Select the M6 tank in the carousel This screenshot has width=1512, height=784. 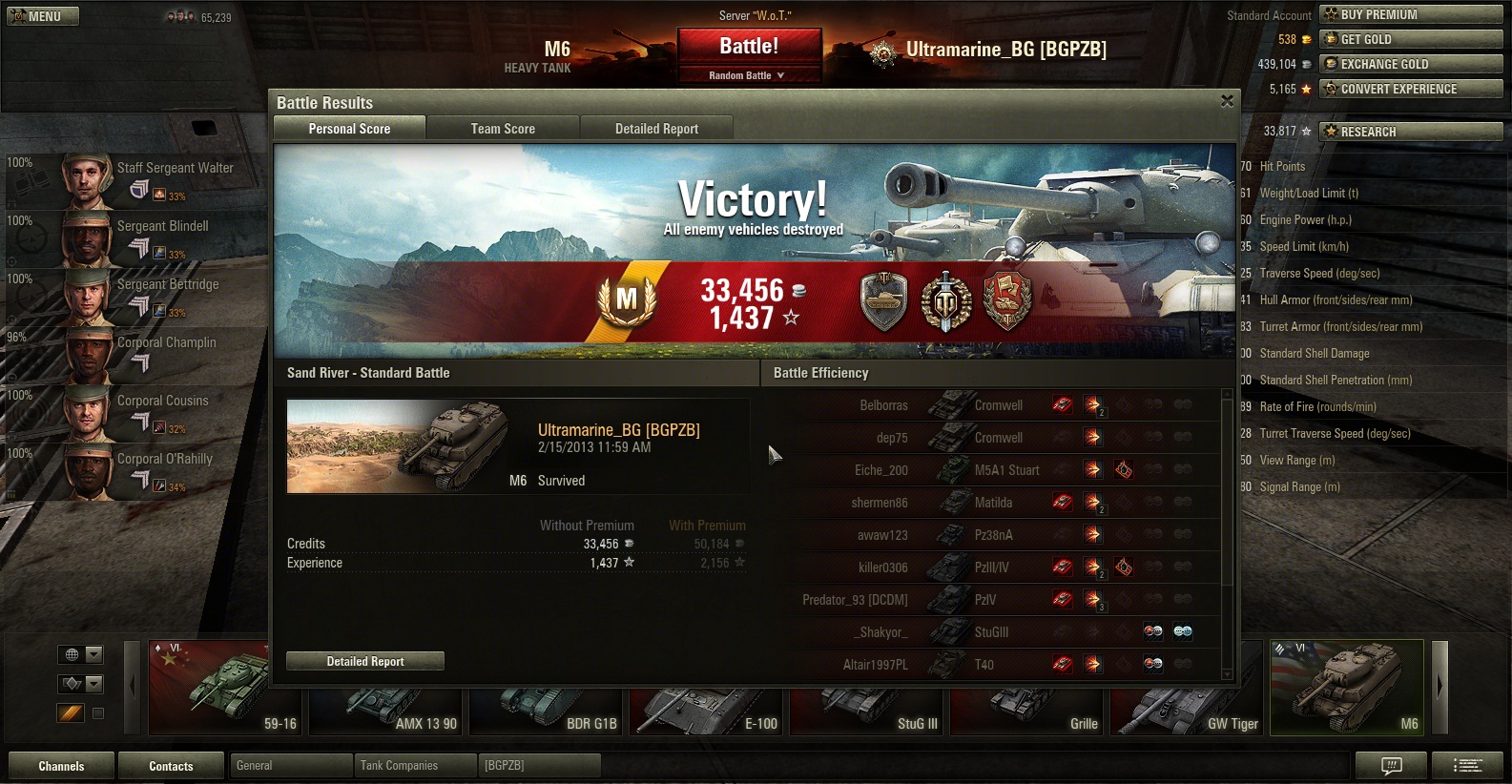click(1346, 688)
